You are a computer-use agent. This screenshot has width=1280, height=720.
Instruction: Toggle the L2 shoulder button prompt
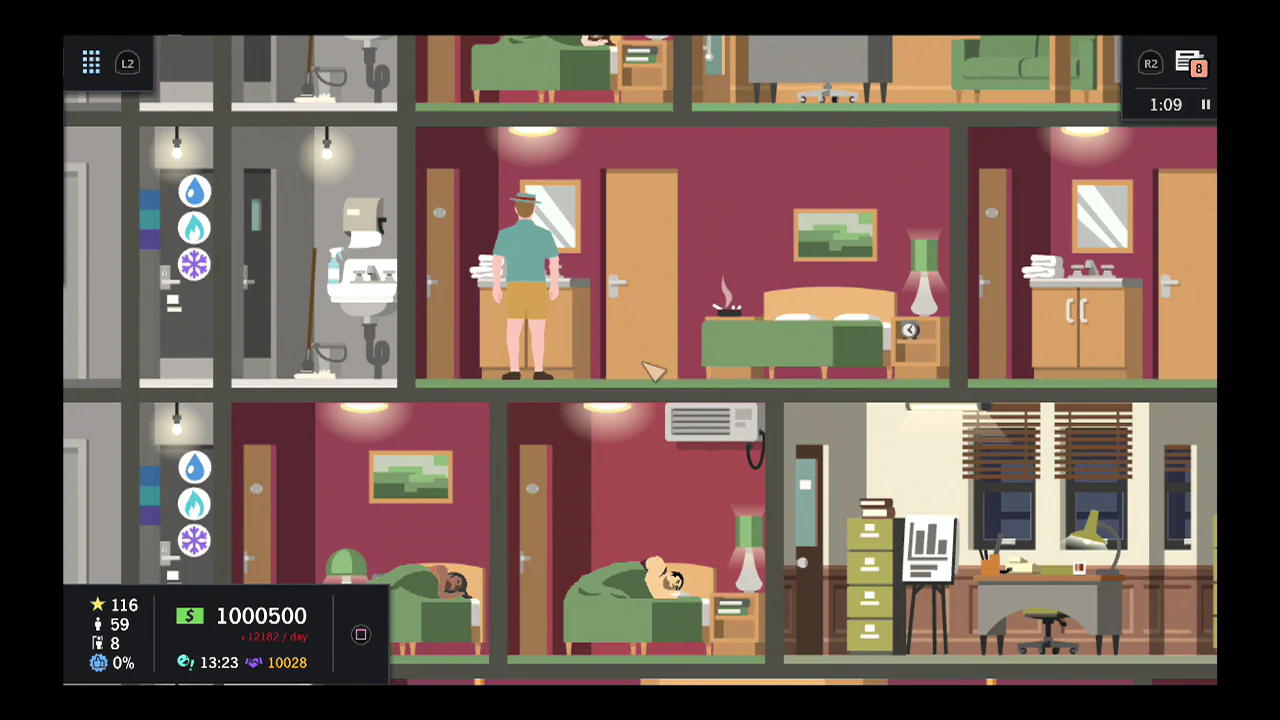coord(128,63)
